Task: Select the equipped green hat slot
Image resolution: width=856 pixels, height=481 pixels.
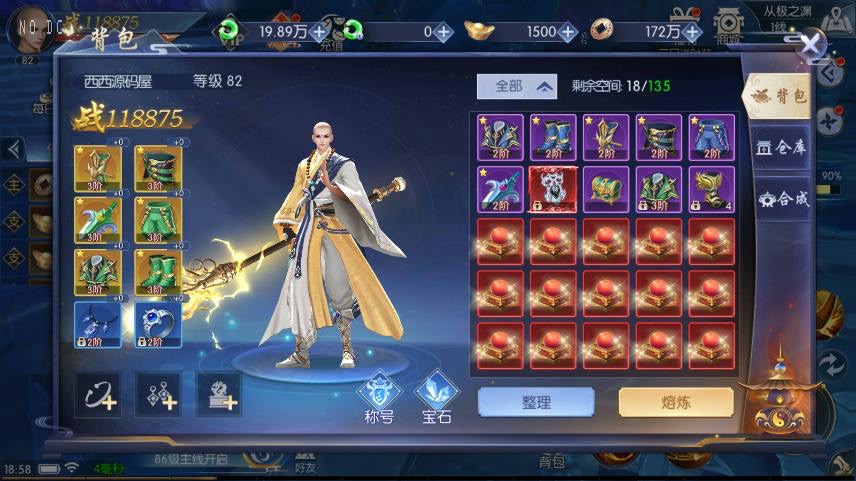Action: point(159,168)
